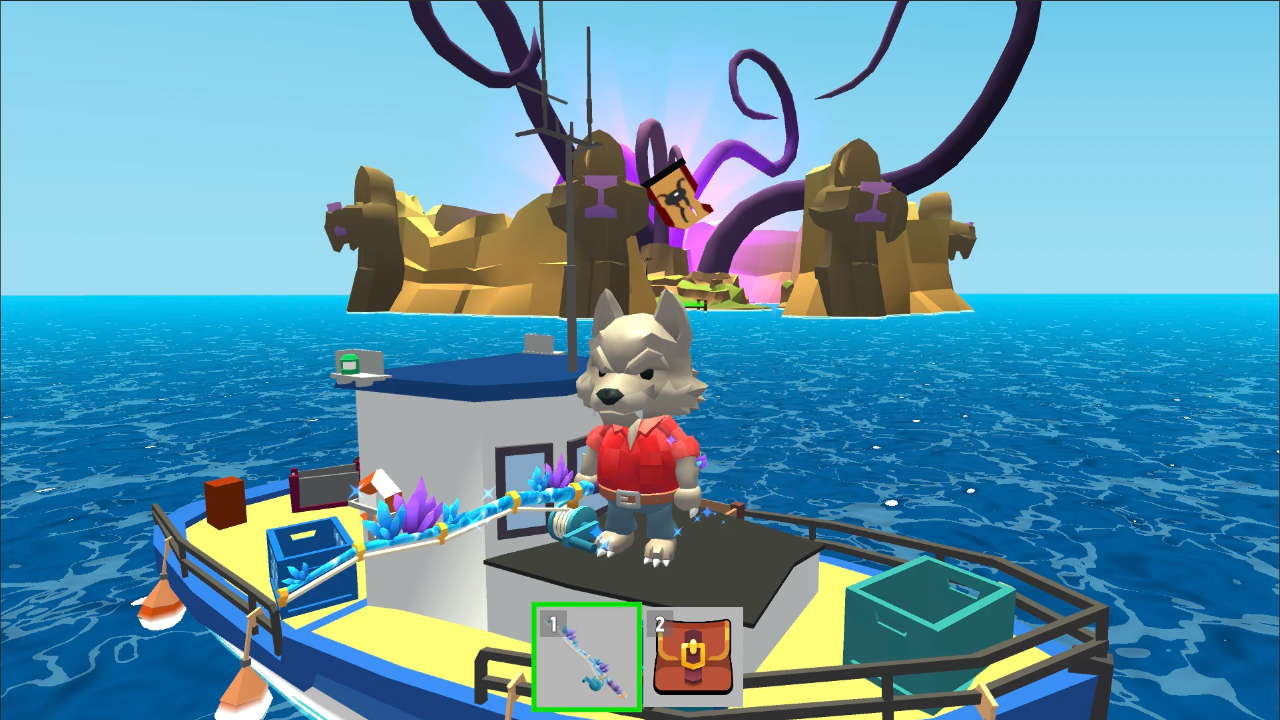Select the crystal fishing rod in hotbar slot 1
The width and height of the screenshot is (1280, 720).
pos(588,658)
